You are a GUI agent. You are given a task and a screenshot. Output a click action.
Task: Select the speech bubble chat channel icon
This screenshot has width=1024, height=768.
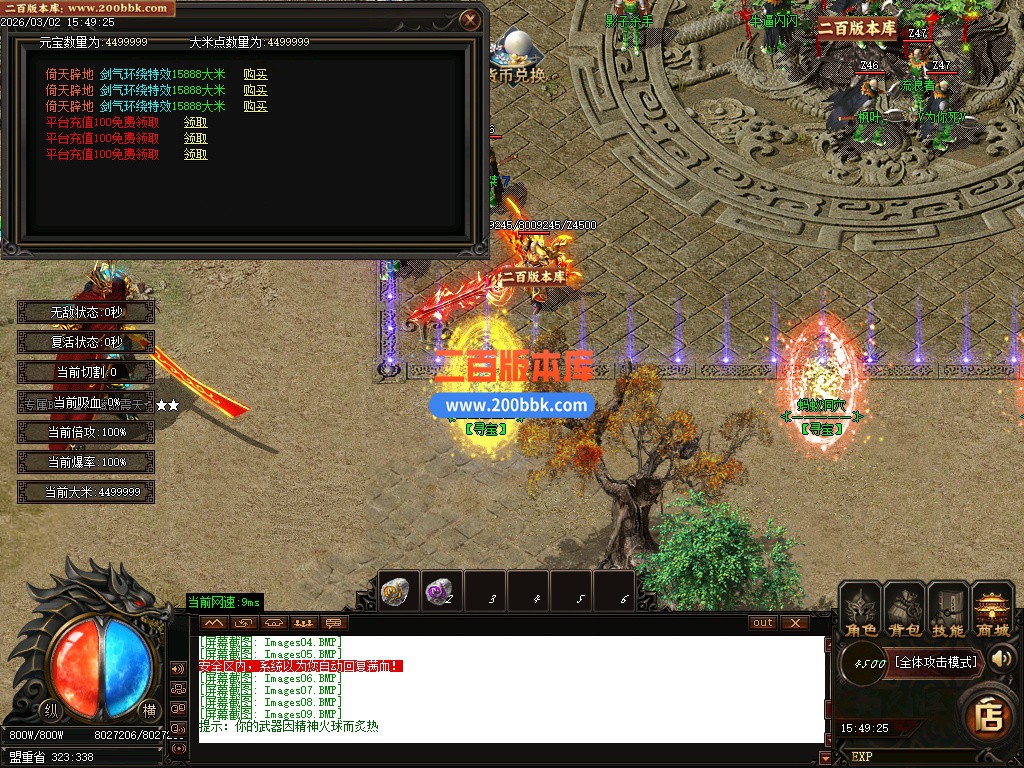(x=333, y=623)
